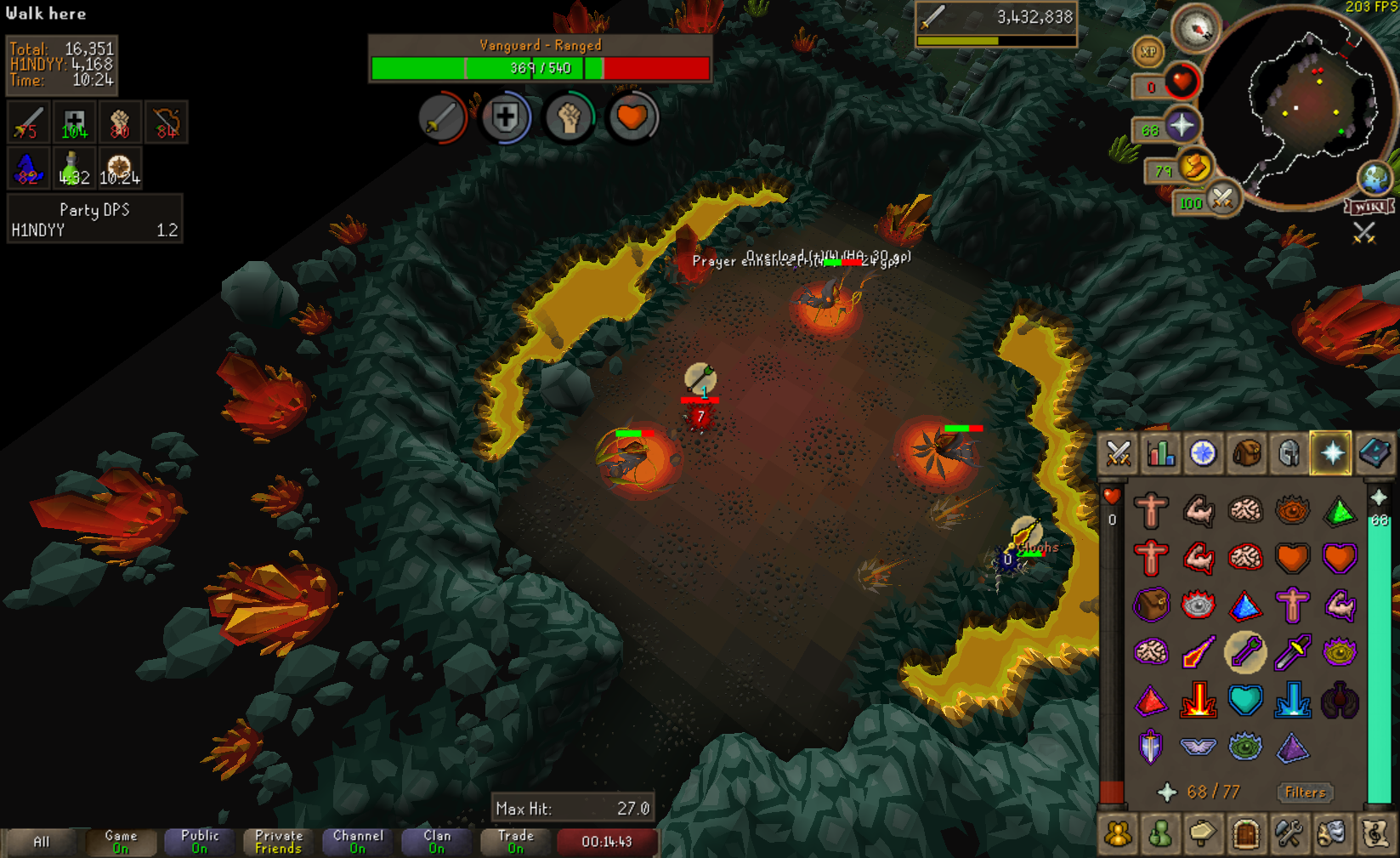The width and height of the screenshot is (1400, 858).
Task: Click the XP drops button
Action: click(x=1148, y=53)
